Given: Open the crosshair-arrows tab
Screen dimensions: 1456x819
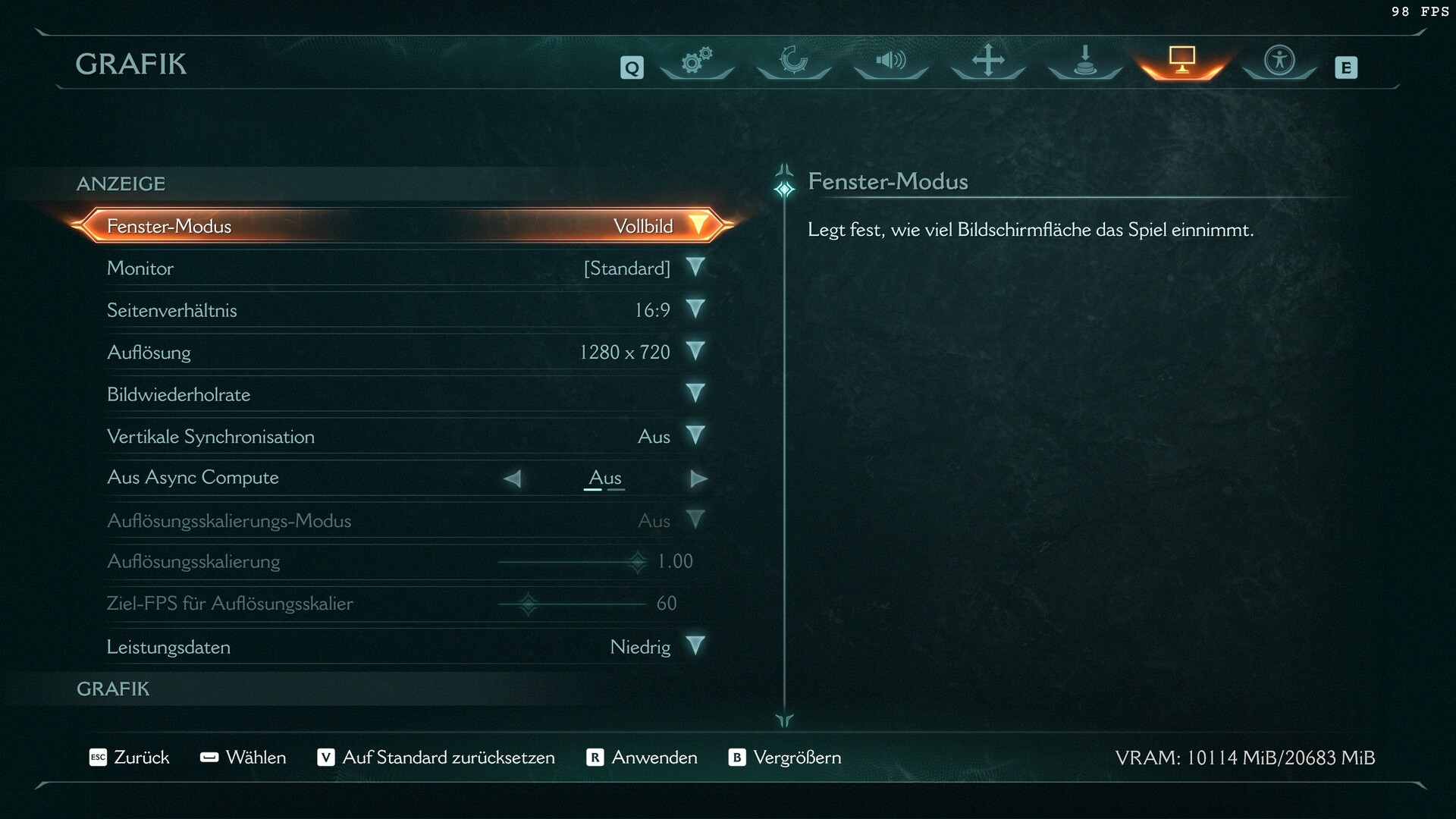Looking at the screenshot, I should pos(988,61).
